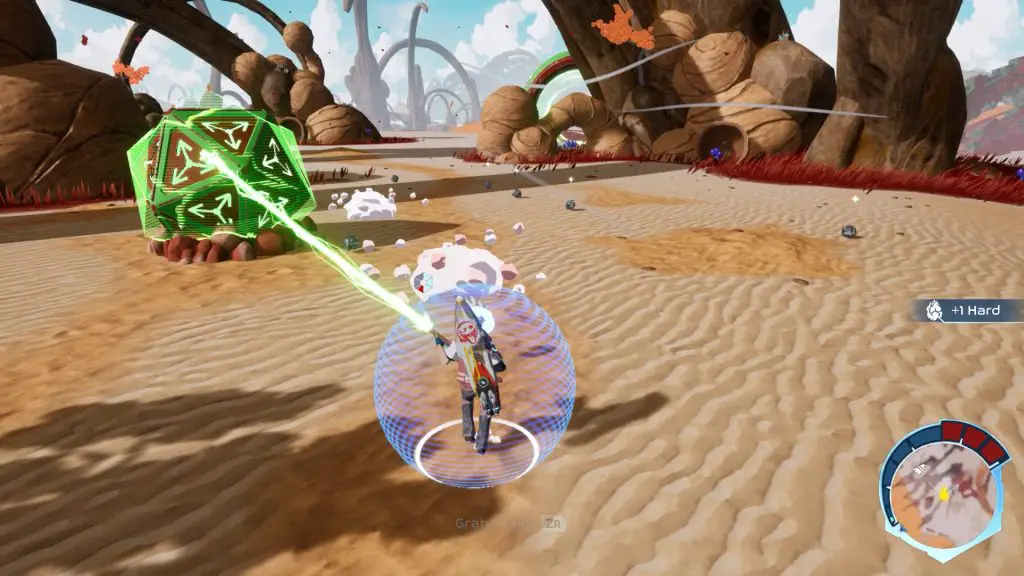Click the +1 Hard pickup notification

(x=967, y=310)
